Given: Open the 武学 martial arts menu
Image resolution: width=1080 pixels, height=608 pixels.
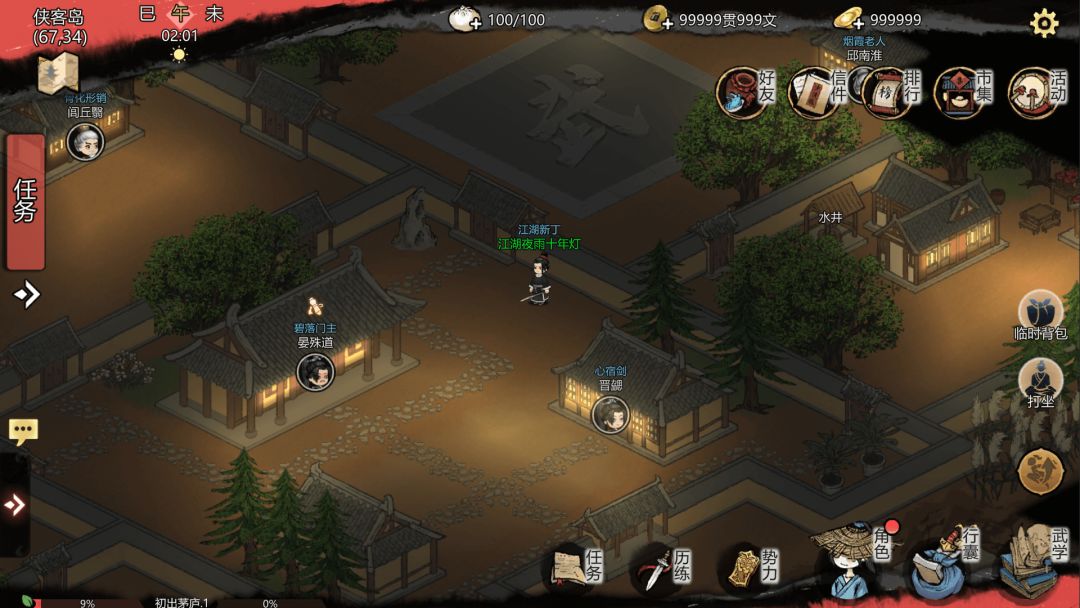Looking at the screenshot, I should coord(1034,560).
